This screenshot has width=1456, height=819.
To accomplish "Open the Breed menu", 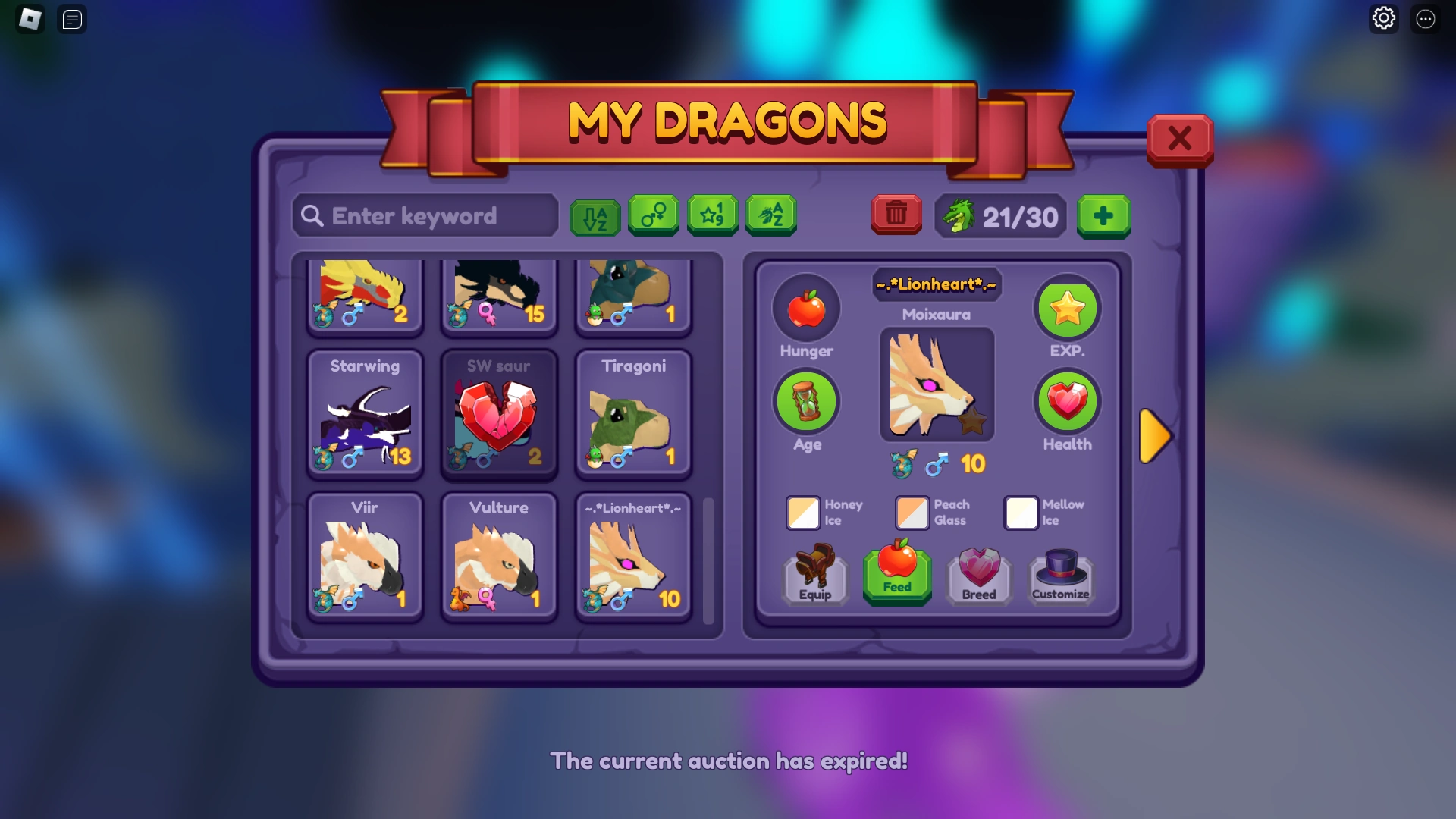I will [978, 576].
